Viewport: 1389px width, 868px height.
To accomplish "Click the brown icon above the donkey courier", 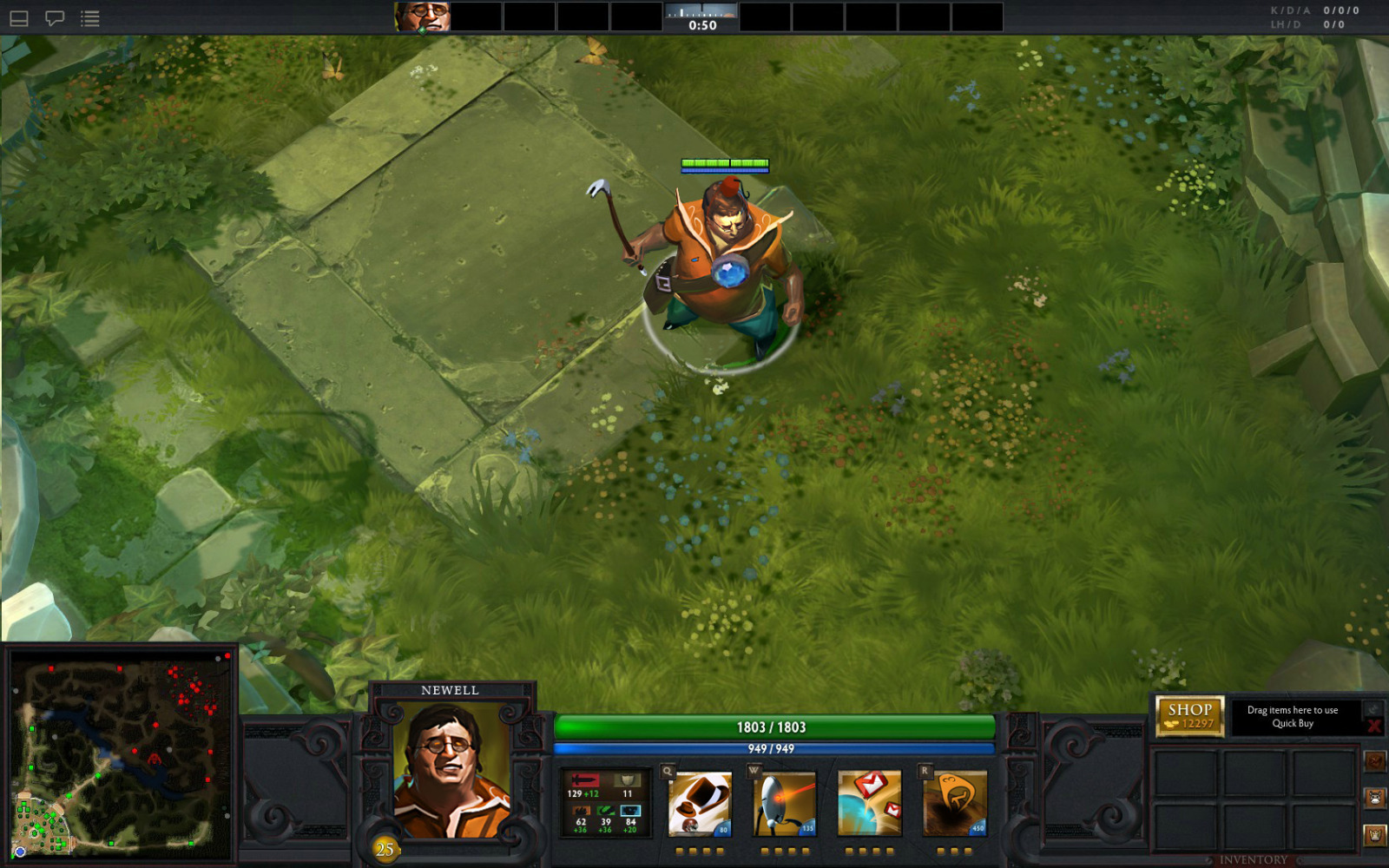I will (x=1375, y=761).
